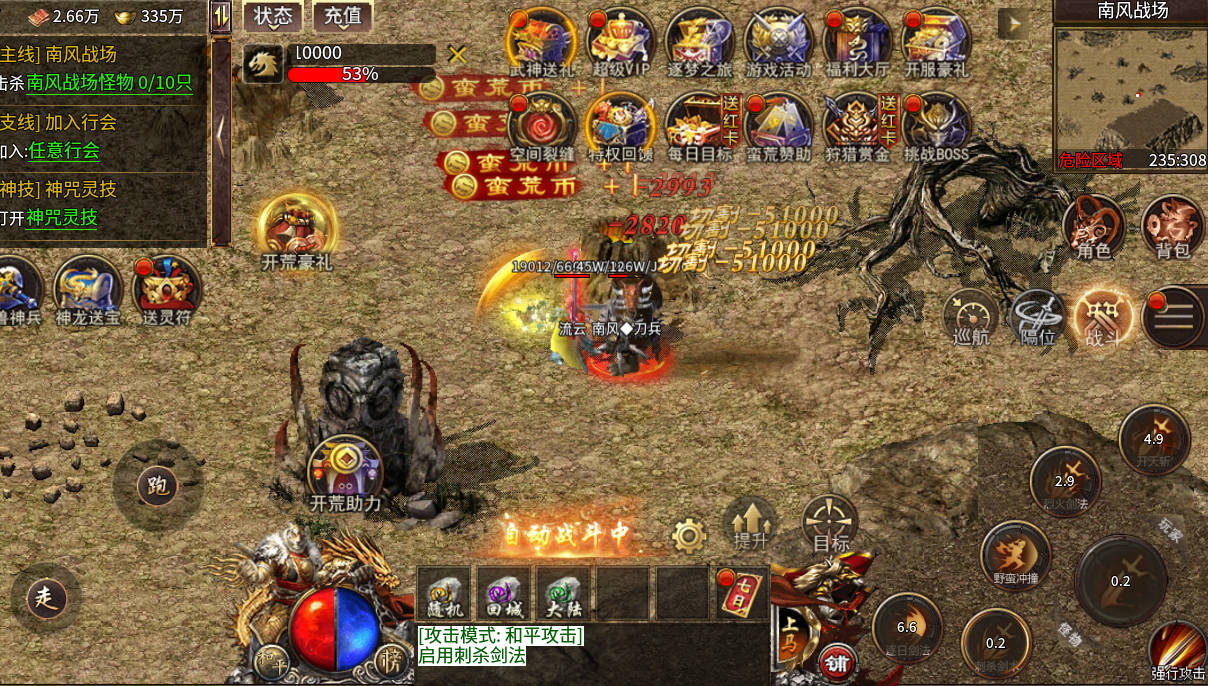The width and height of the screenshot is (1208, 686).
Task: Use the 随机 random teleport stone
Action: pos(443,592)
